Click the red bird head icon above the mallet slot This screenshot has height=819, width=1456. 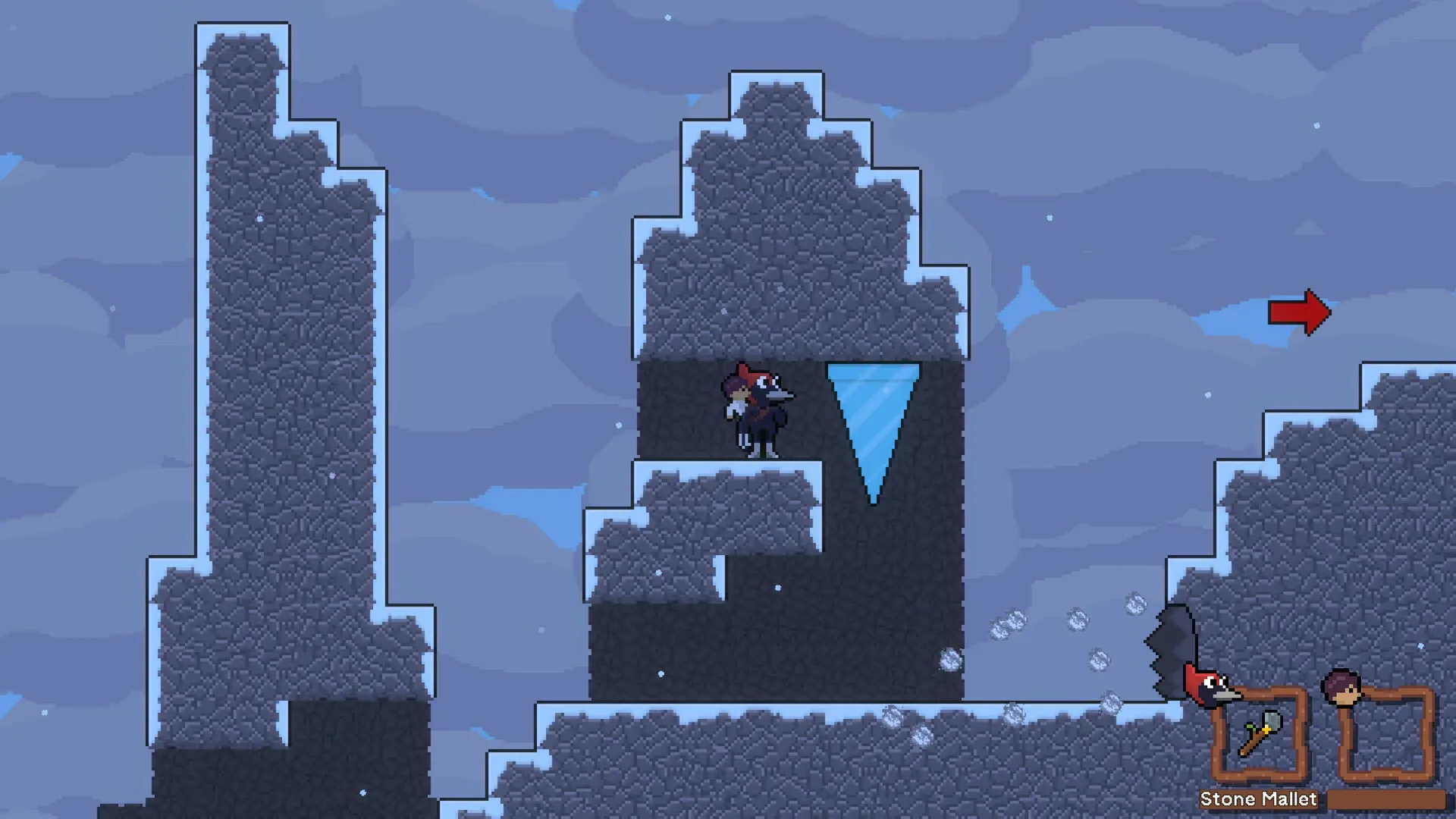1210,684
